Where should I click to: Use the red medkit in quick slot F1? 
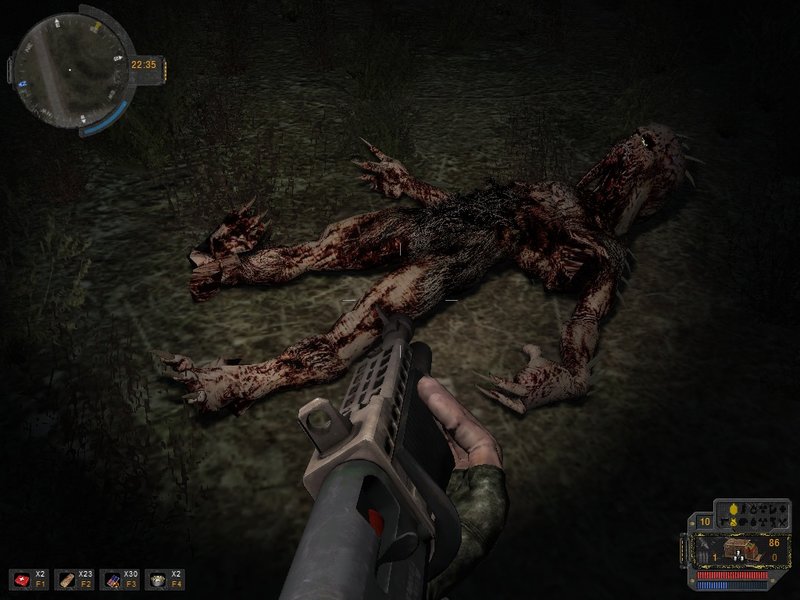point(20,578)
